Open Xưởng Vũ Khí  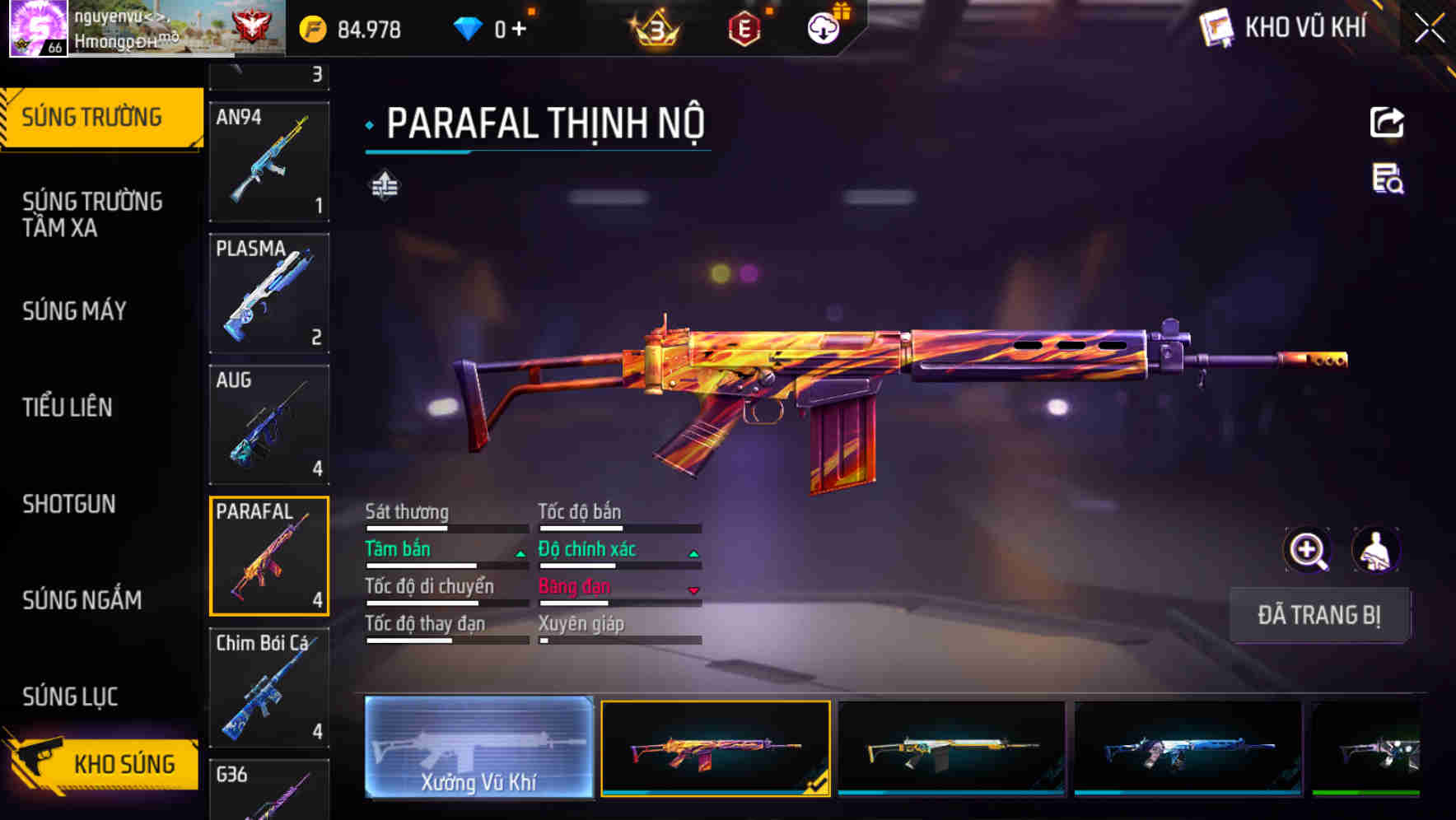[x=479, y=751]
